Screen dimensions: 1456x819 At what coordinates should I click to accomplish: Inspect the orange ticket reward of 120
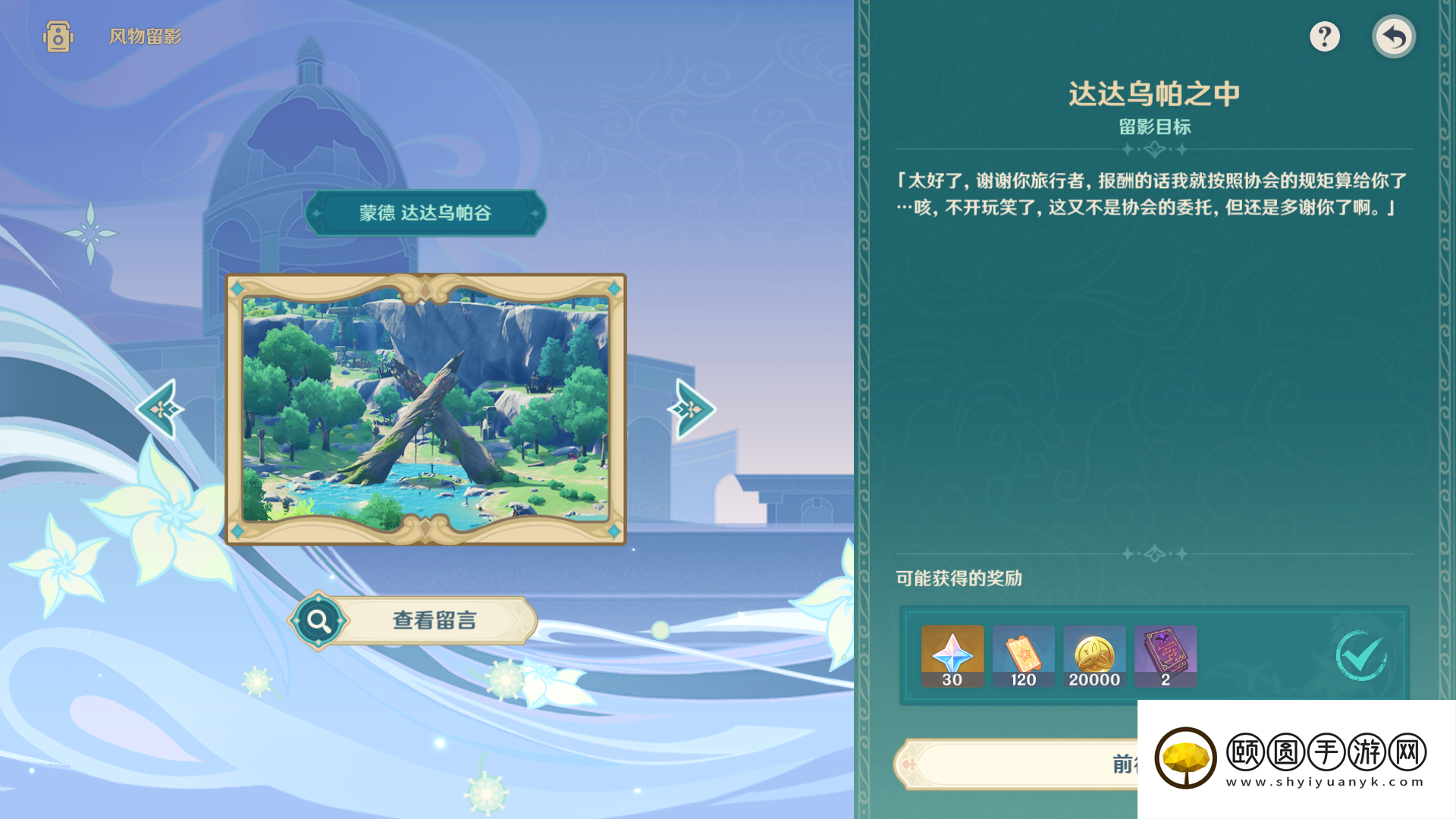pyautogui.click(x=1023, y=656)
